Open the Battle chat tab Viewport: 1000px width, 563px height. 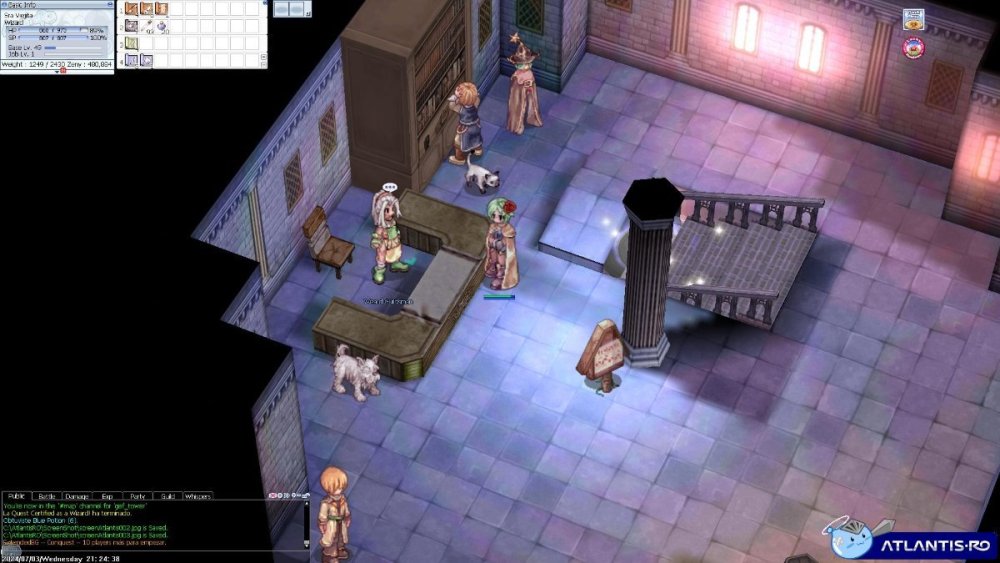[47, 496]
